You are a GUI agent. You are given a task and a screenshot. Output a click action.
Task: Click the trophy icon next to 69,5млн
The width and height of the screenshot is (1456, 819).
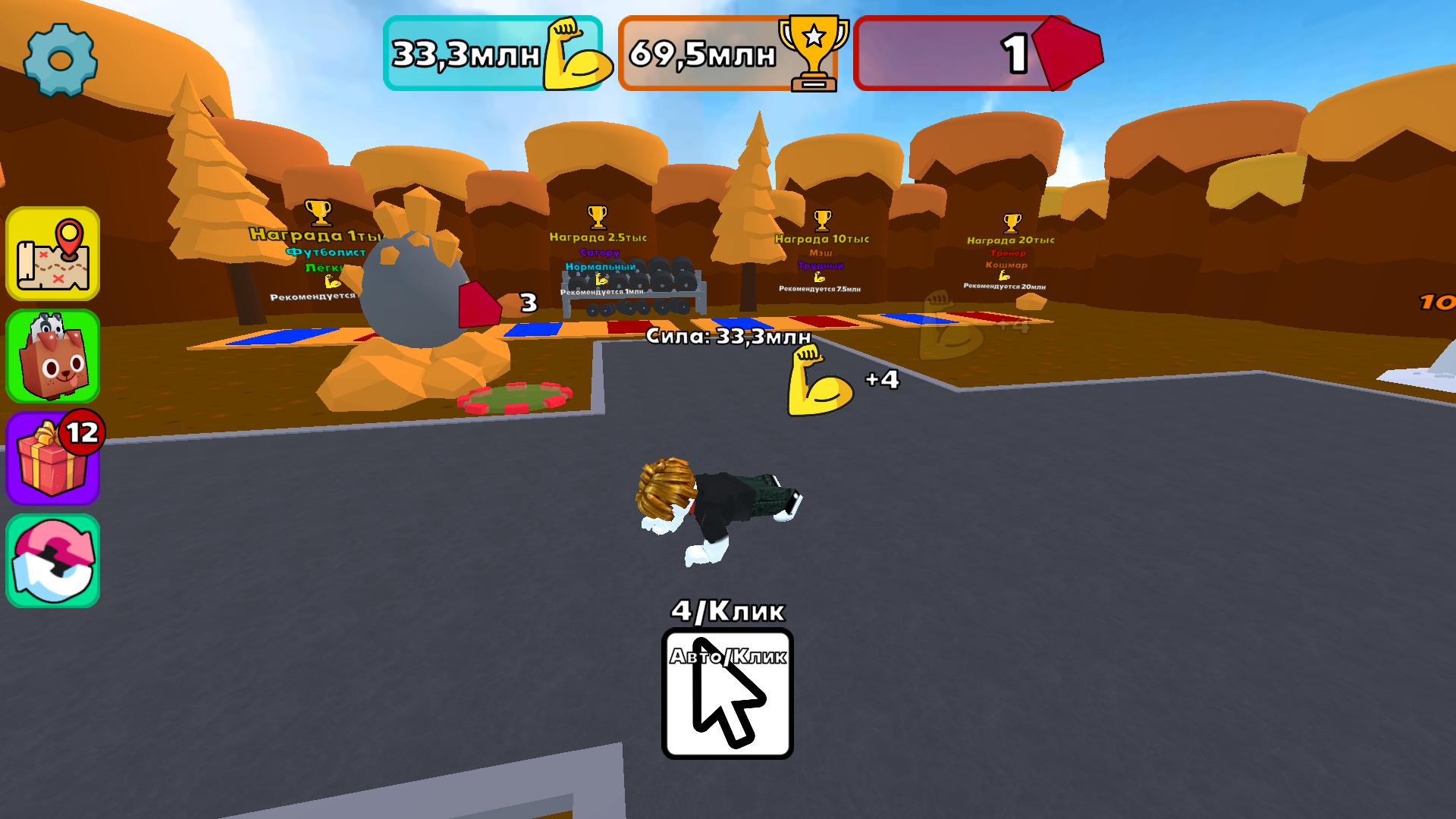point(814,52)
